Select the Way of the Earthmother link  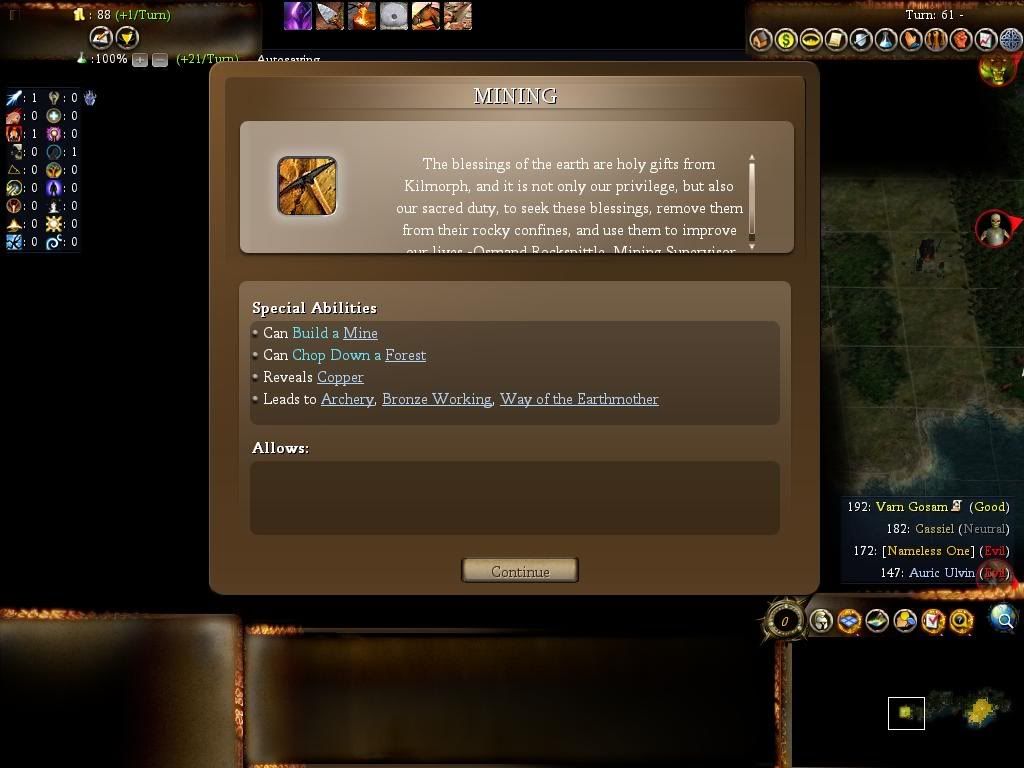tap(579, 399)
